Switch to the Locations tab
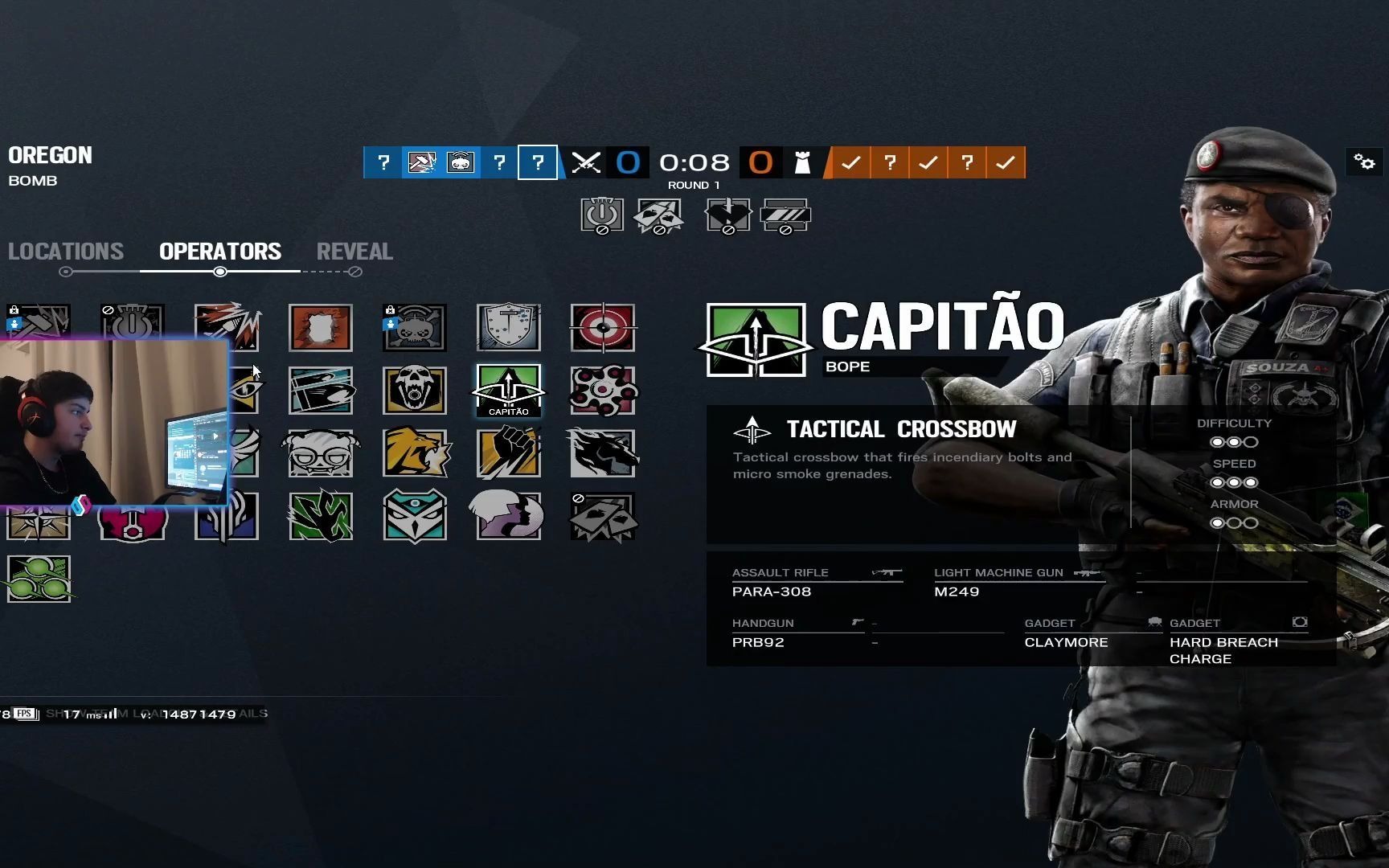The image size is (1389, 868). click(66, 252)
